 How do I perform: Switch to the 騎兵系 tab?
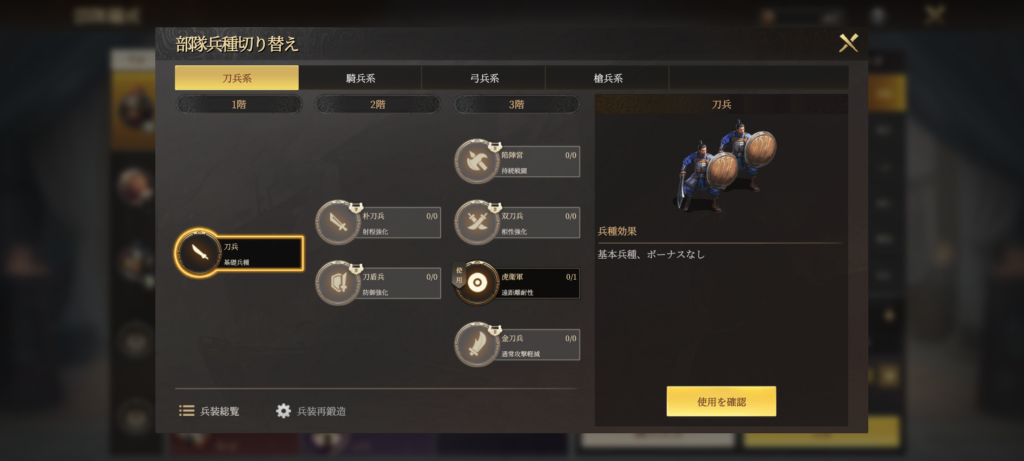coord(360,78)
